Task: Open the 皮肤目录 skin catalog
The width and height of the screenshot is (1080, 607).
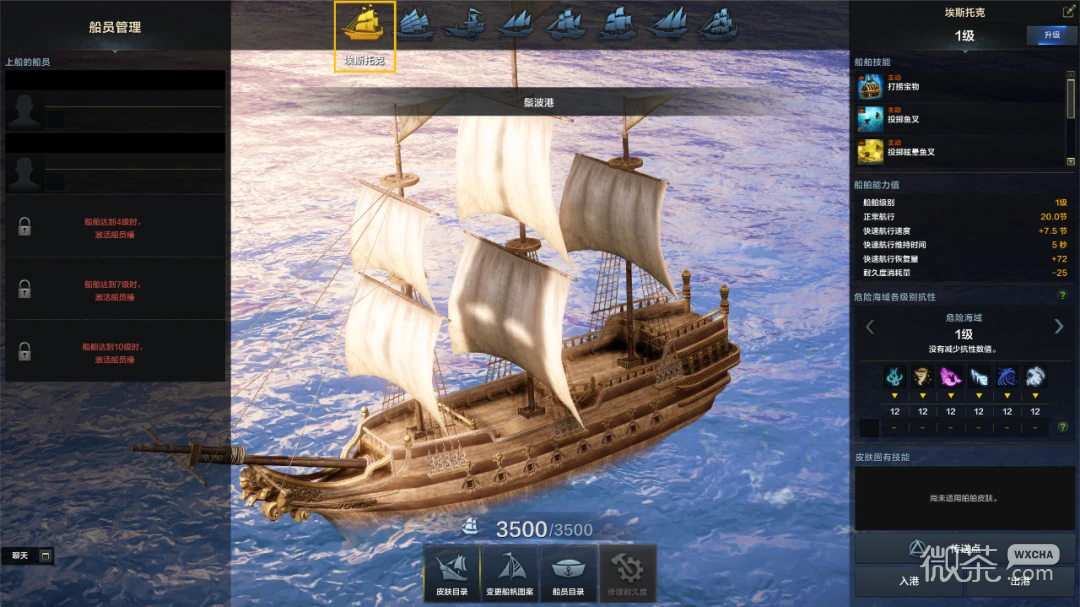Action: (x=452, y=574)
